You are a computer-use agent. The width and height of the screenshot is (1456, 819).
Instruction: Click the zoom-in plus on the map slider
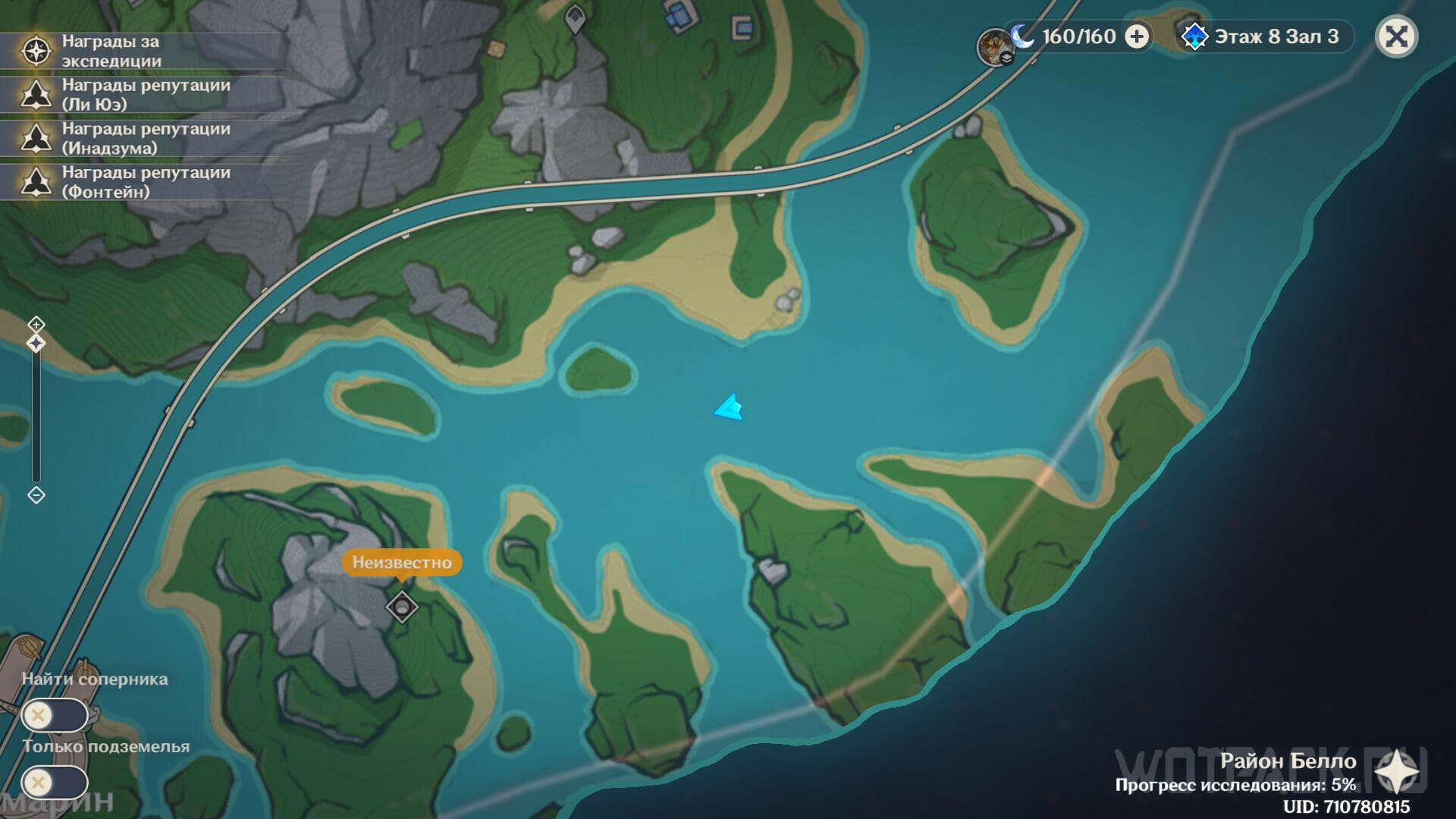[36, 325]
